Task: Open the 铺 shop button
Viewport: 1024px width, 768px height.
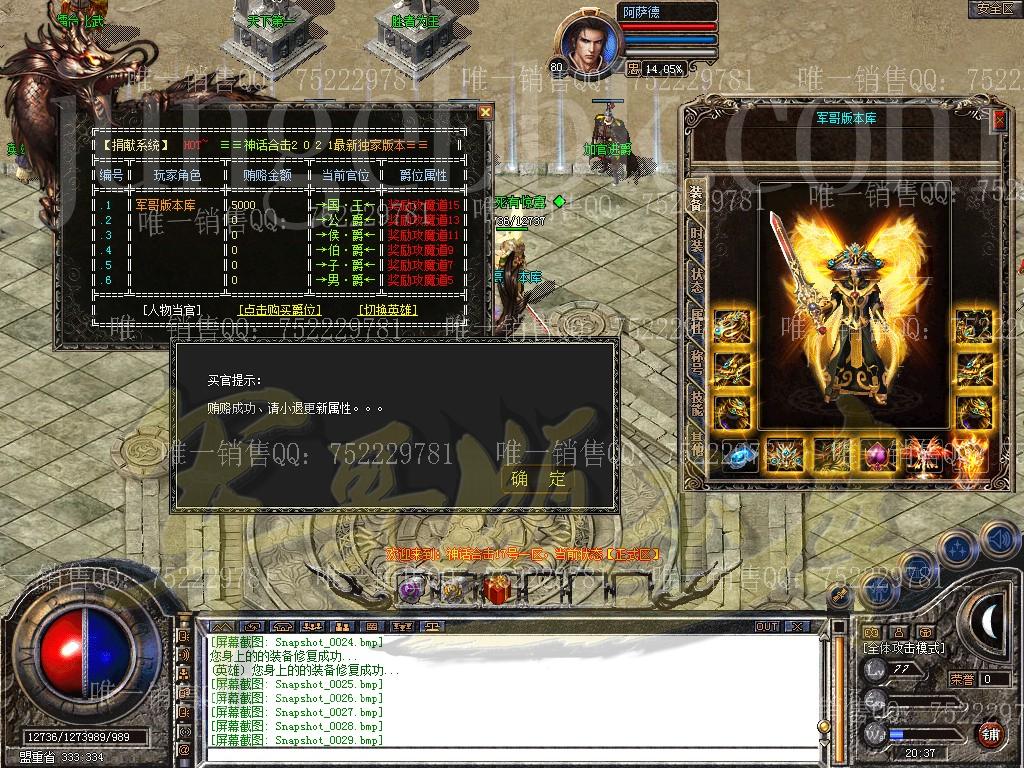Action: click(x=990, y=734)
